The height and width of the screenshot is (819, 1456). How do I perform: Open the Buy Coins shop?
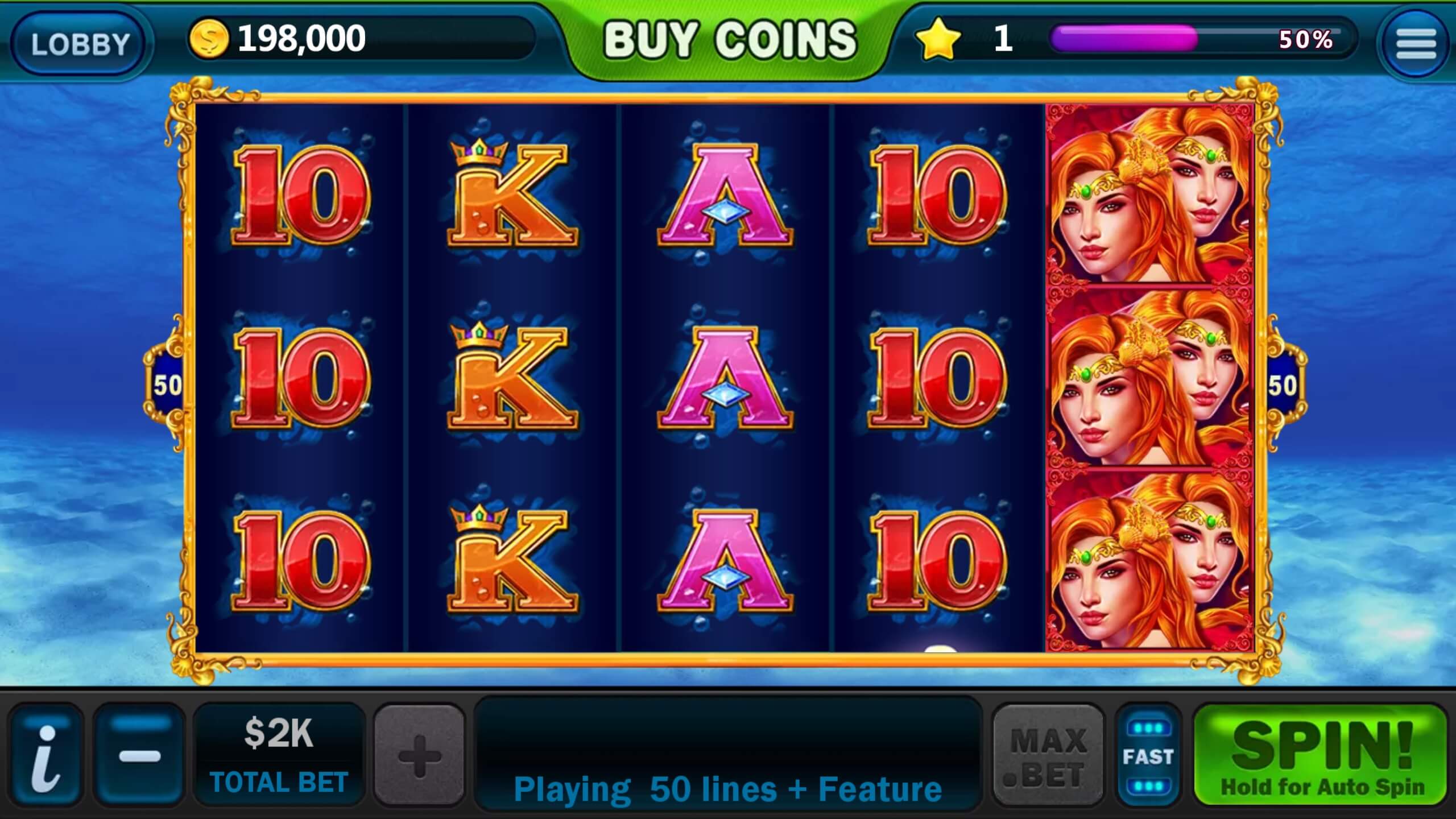730,40
